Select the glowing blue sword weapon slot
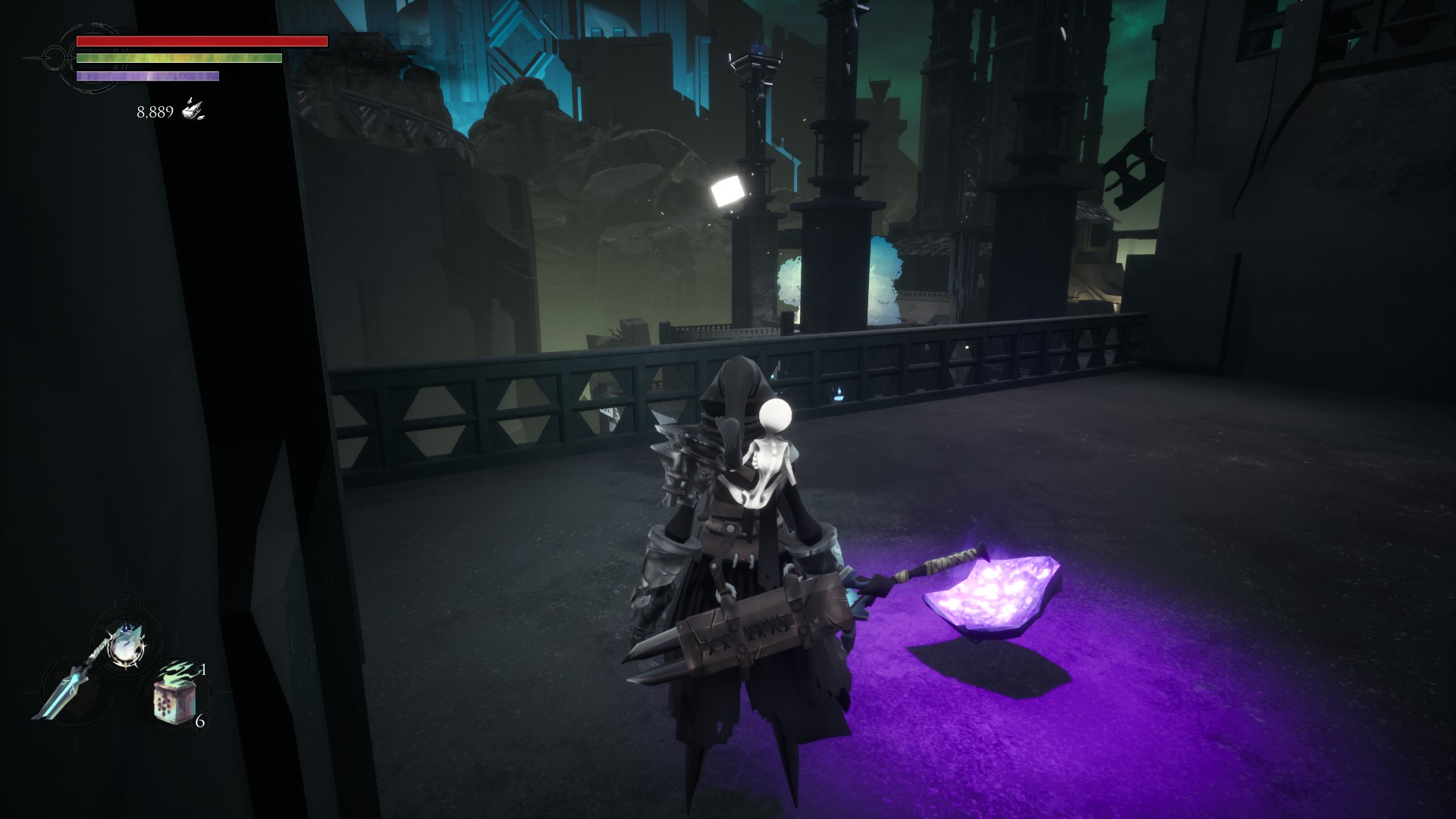 pos(67,689)
